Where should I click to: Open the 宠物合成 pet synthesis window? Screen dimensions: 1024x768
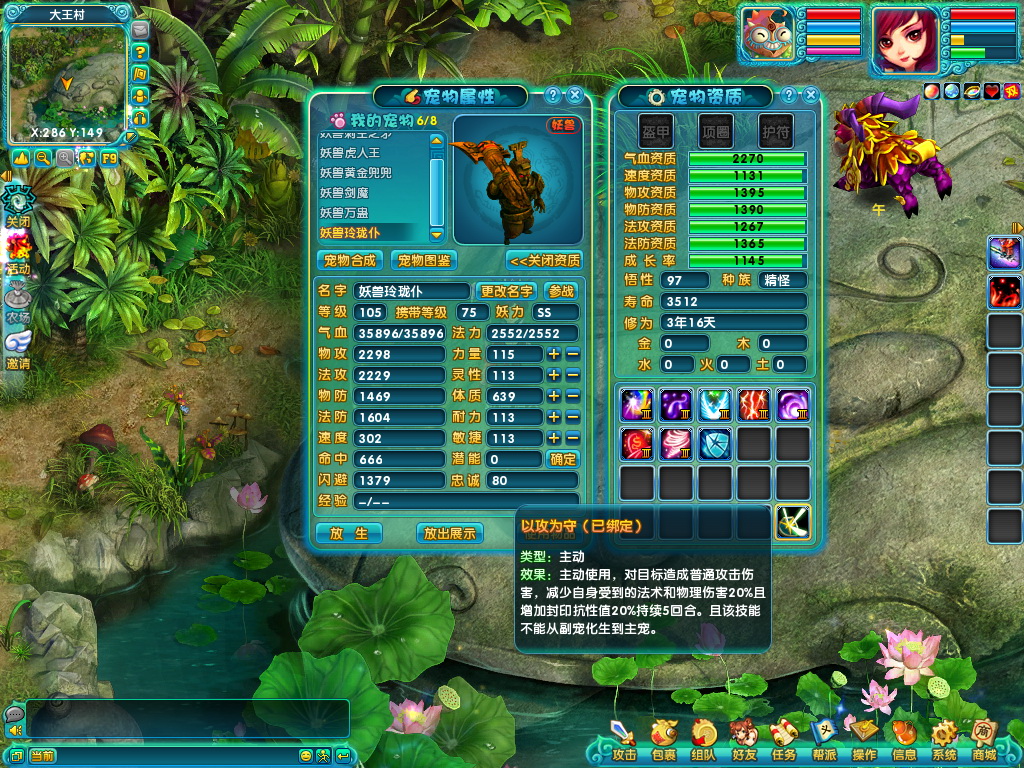click(350, 261)
